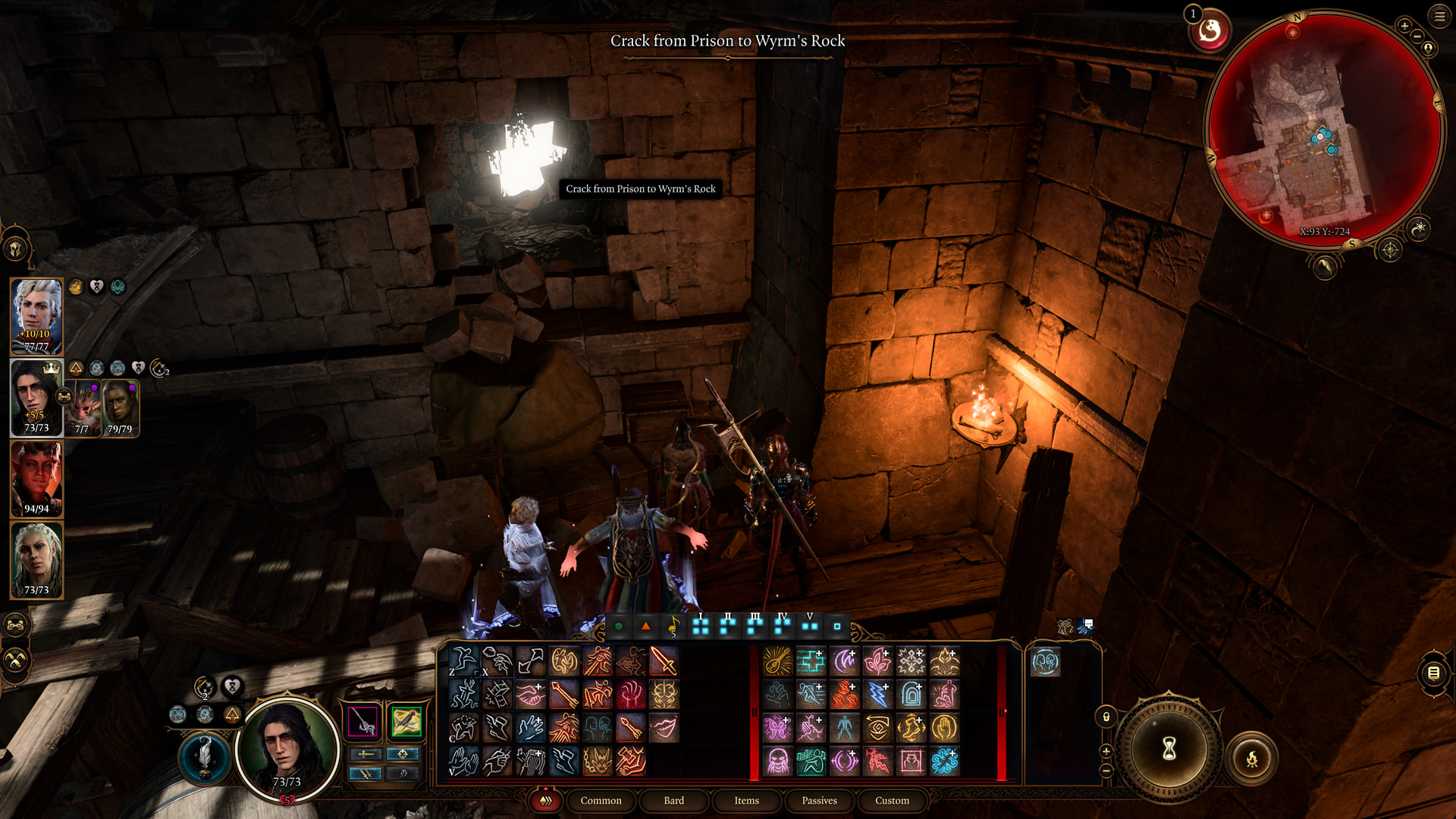The image size is (1456, 819).
Task: Use the lute bardic ability icon
Action: click(777, 661)
